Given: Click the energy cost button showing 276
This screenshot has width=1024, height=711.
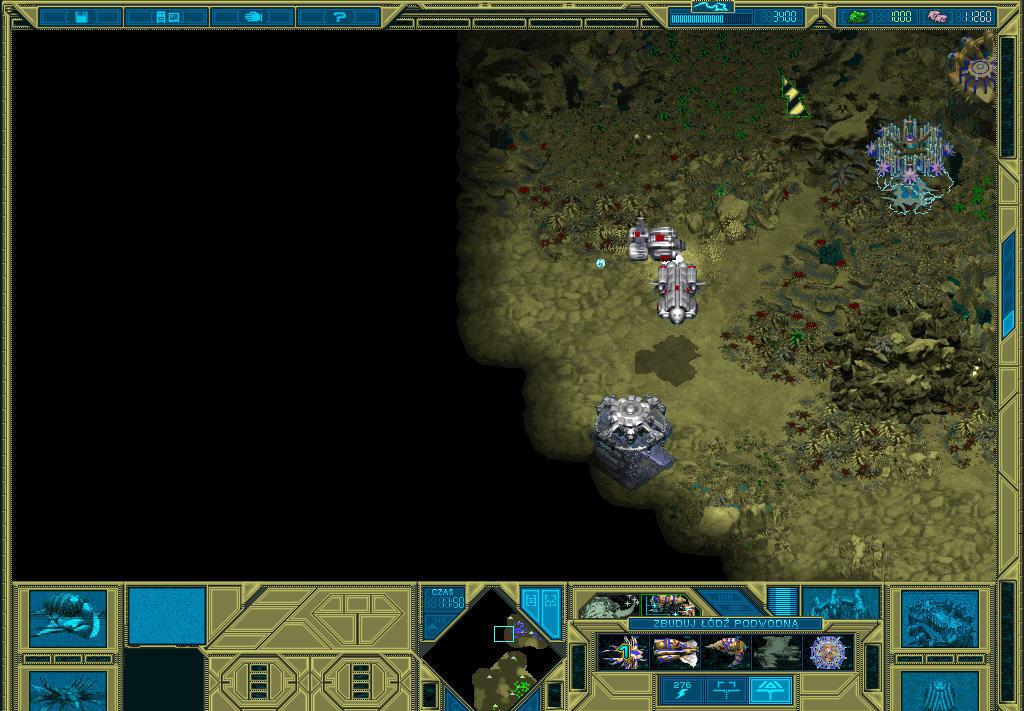Looking at the screenshot, I should pyautogui.click(x=682, y=689).
